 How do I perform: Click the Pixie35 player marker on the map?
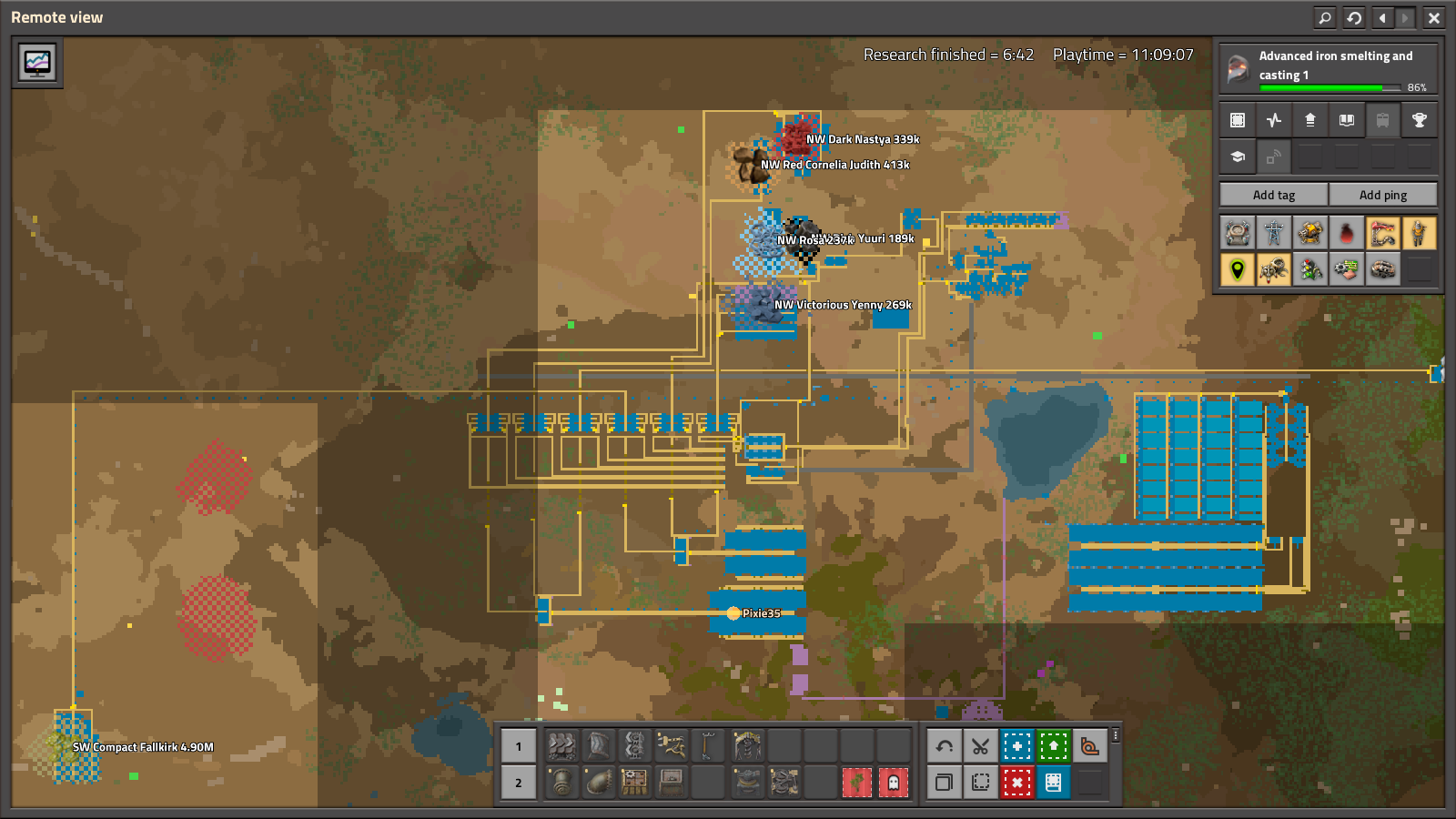[733, 614]
